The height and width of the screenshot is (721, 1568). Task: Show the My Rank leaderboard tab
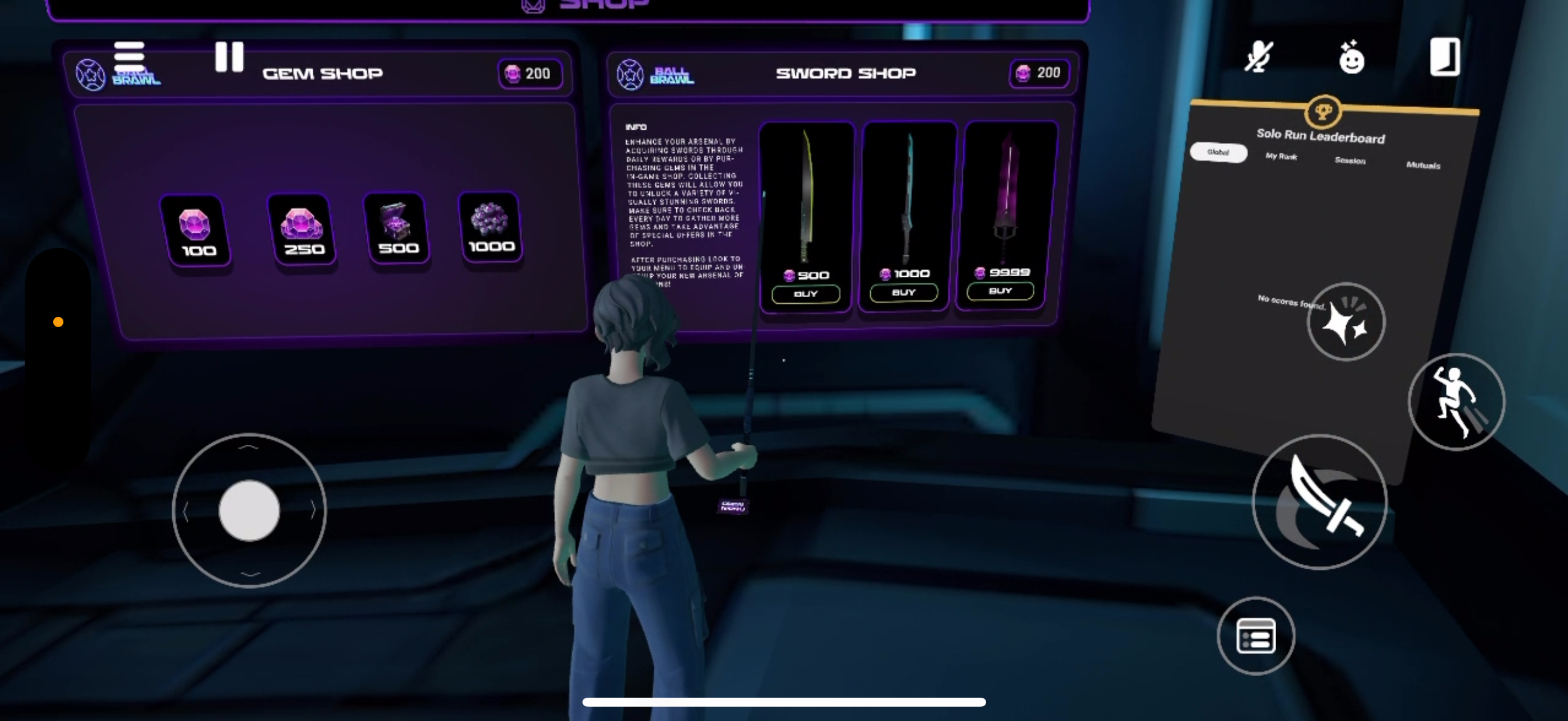pyautogui.click(x=1282, y=157)
